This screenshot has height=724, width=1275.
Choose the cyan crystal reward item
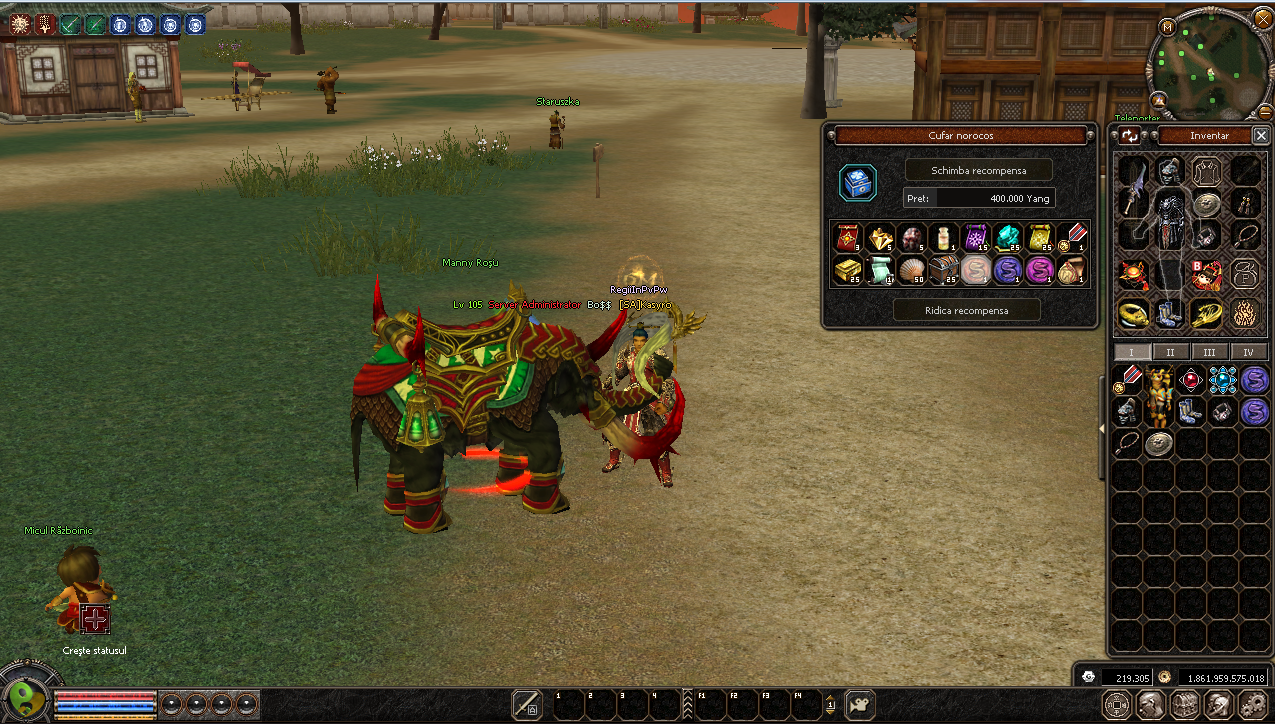pos(1007,237)
